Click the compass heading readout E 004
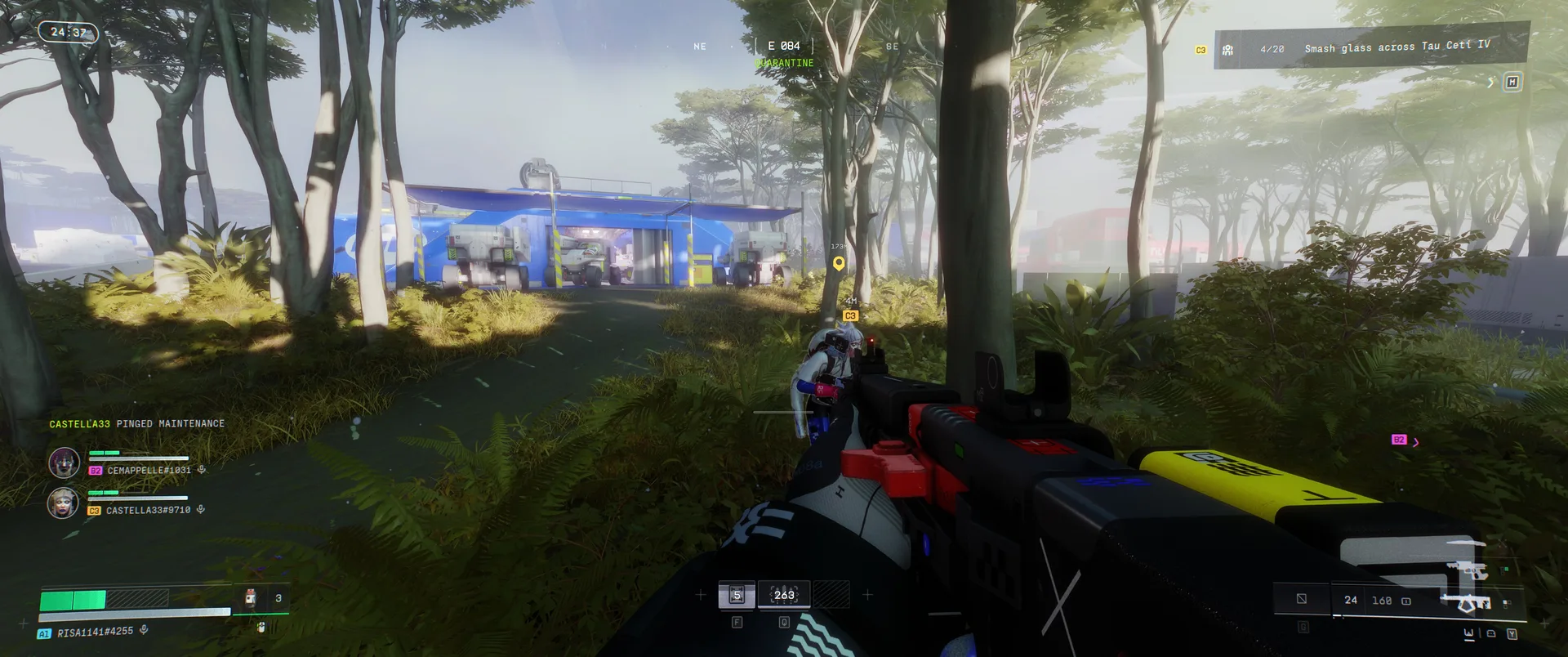1568x657 pixels. point(783,46)
